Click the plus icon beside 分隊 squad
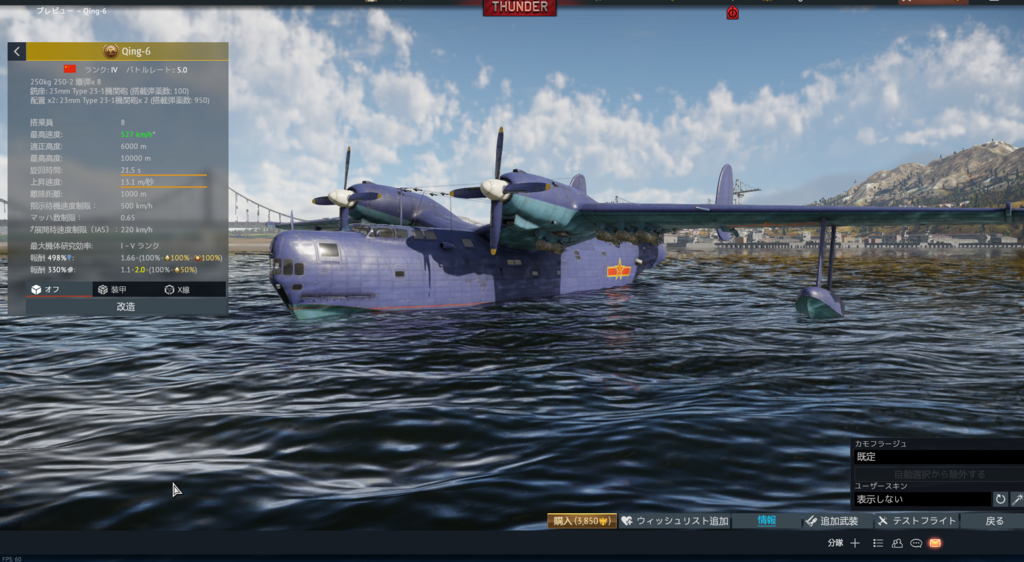This screenshot has height=562, width=1024. 855,543
